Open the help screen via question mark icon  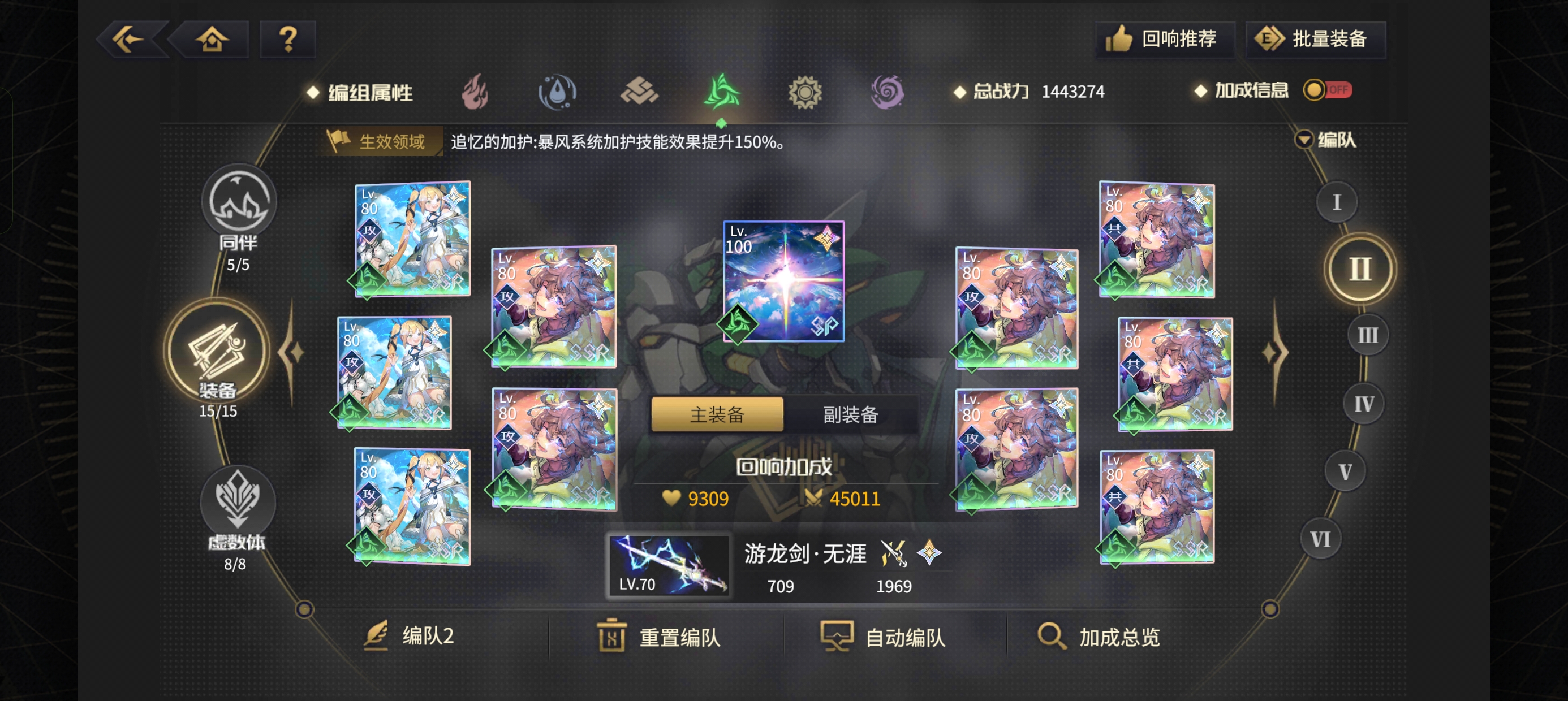click(287, 38)
